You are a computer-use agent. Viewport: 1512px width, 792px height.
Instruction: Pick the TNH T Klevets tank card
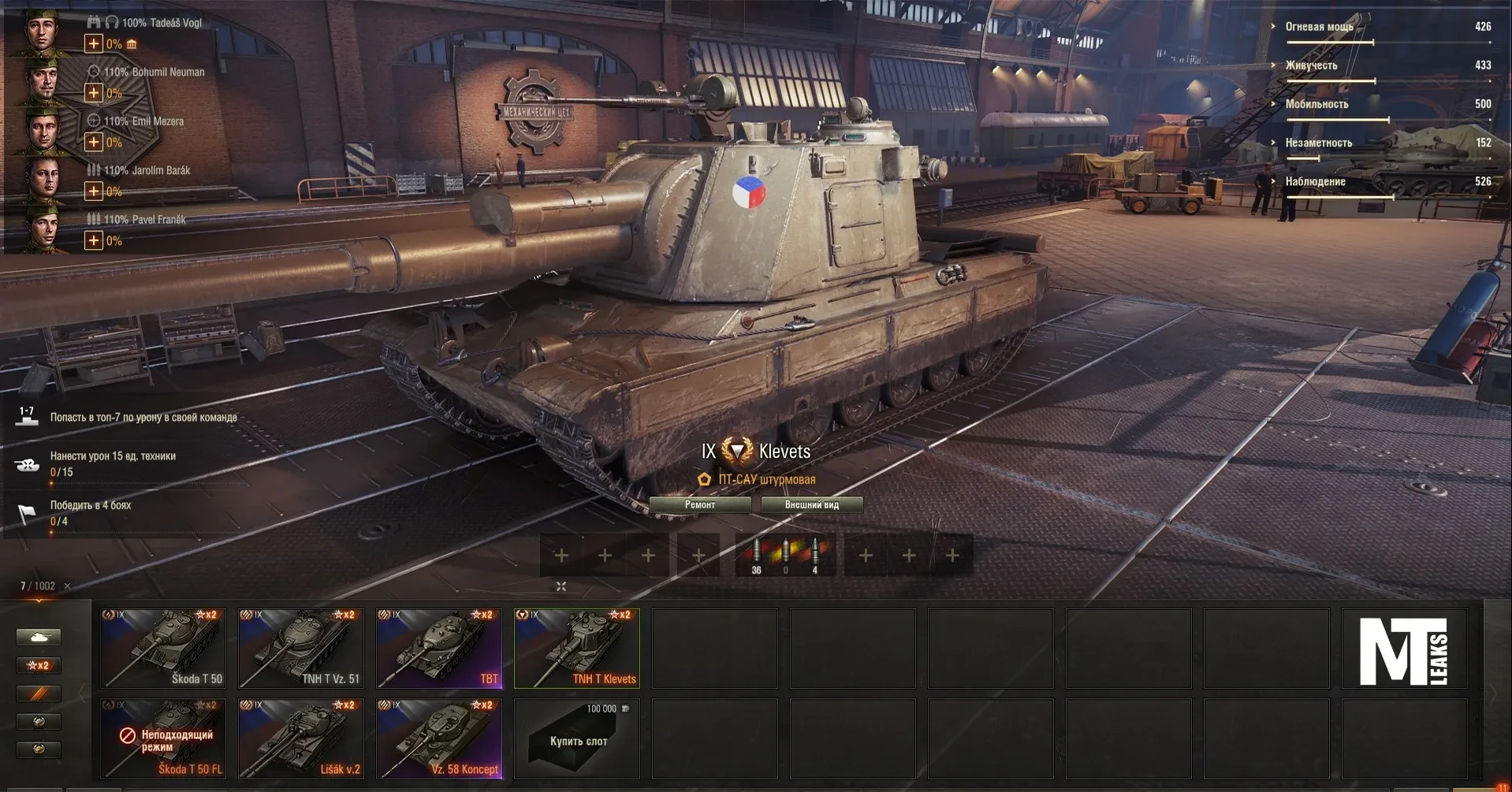point(577,649)
